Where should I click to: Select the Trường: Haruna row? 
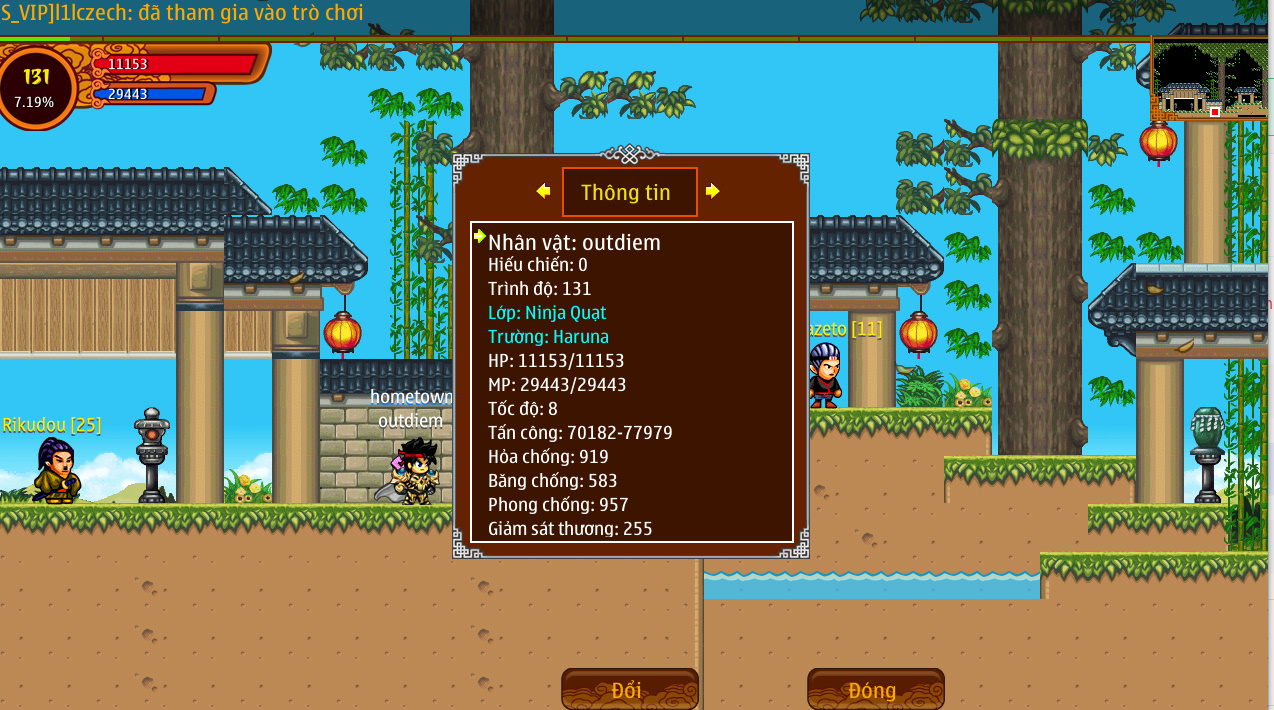coord(548,337)
